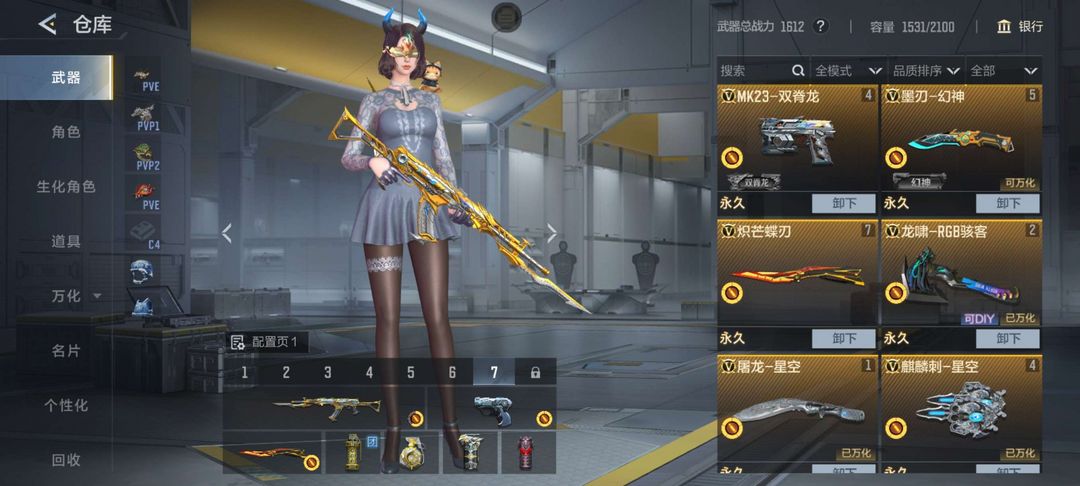Select the 墨刃-幻神 weapon card

pos(961,138)
